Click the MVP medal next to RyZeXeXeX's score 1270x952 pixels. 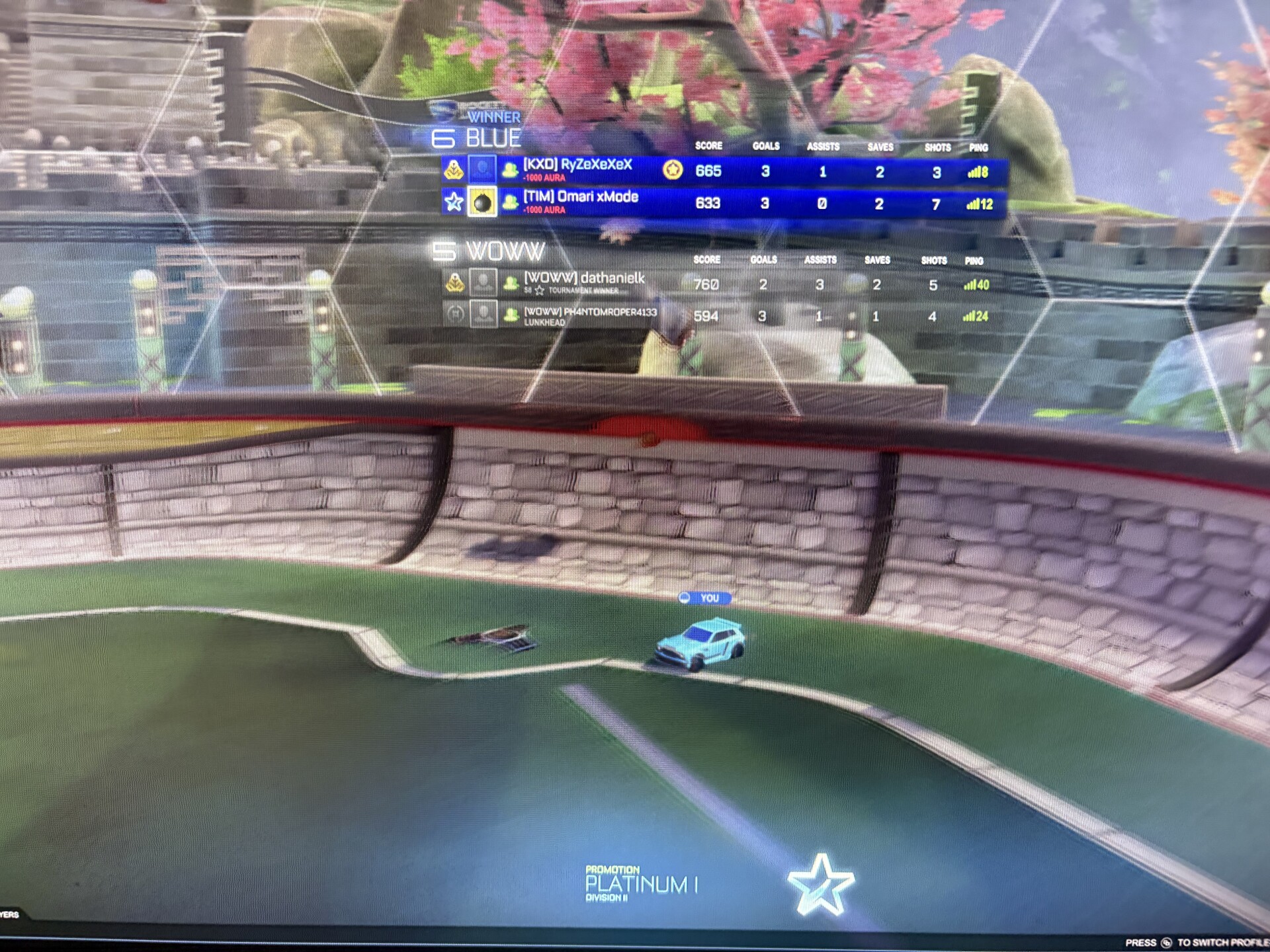673,171
